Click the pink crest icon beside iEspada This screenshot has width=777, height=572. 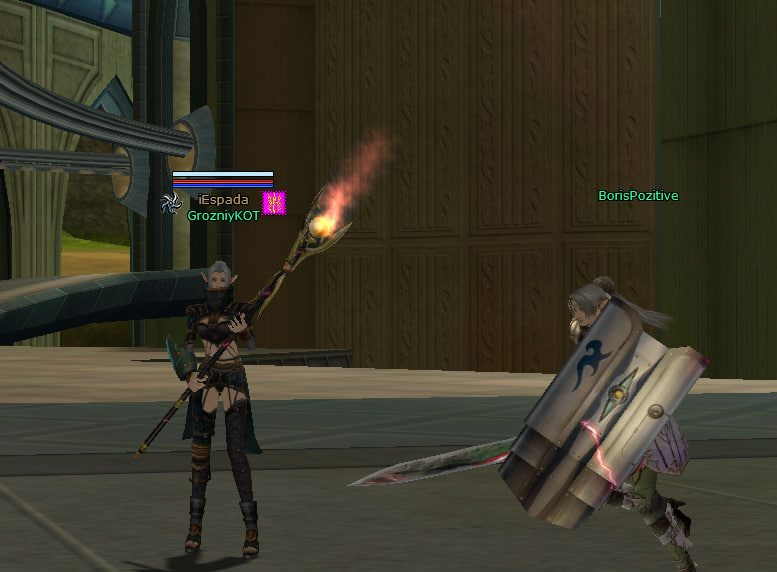click(x=274, y=203)
